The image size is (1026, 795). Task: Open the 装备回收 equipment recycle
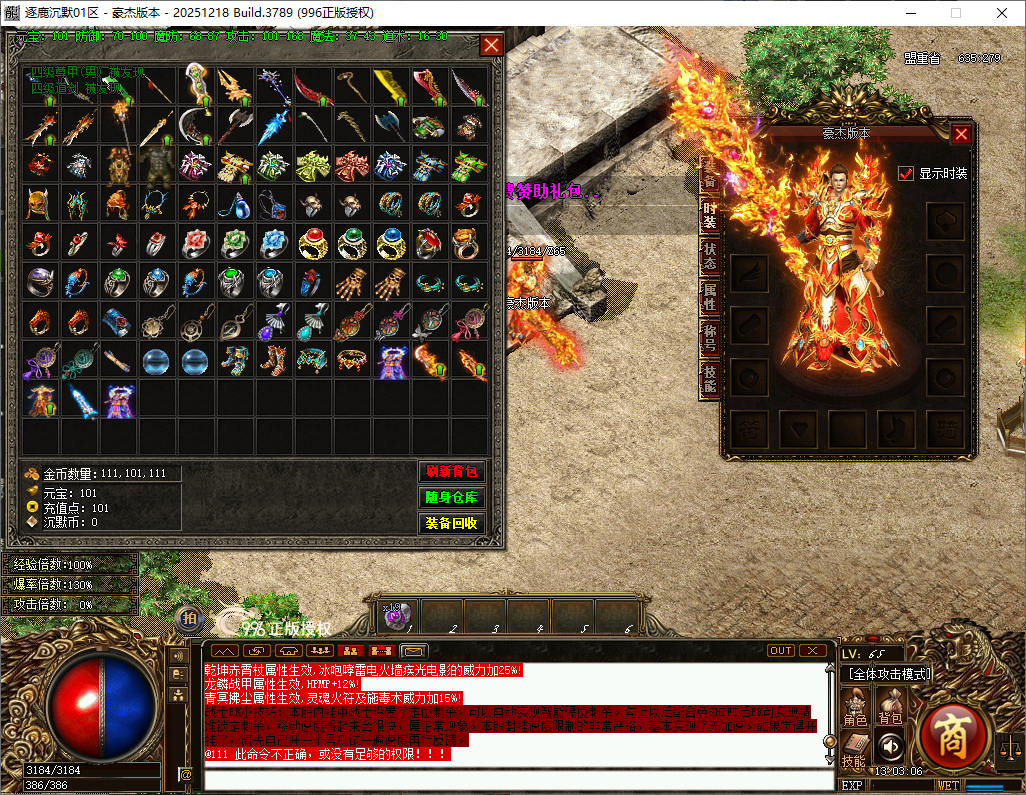pyautogui.click(x=451, y=523)
